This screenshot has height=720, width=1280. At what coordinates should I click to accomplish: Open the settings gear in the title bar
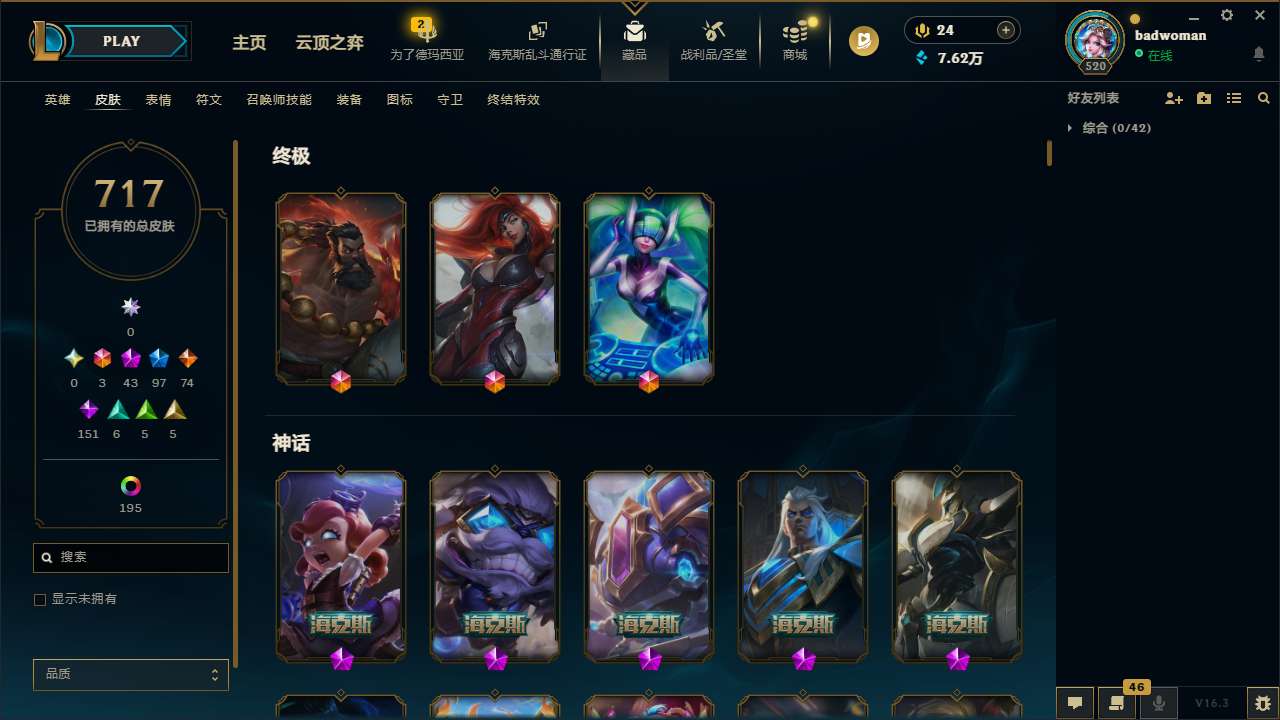point(1226,15)
